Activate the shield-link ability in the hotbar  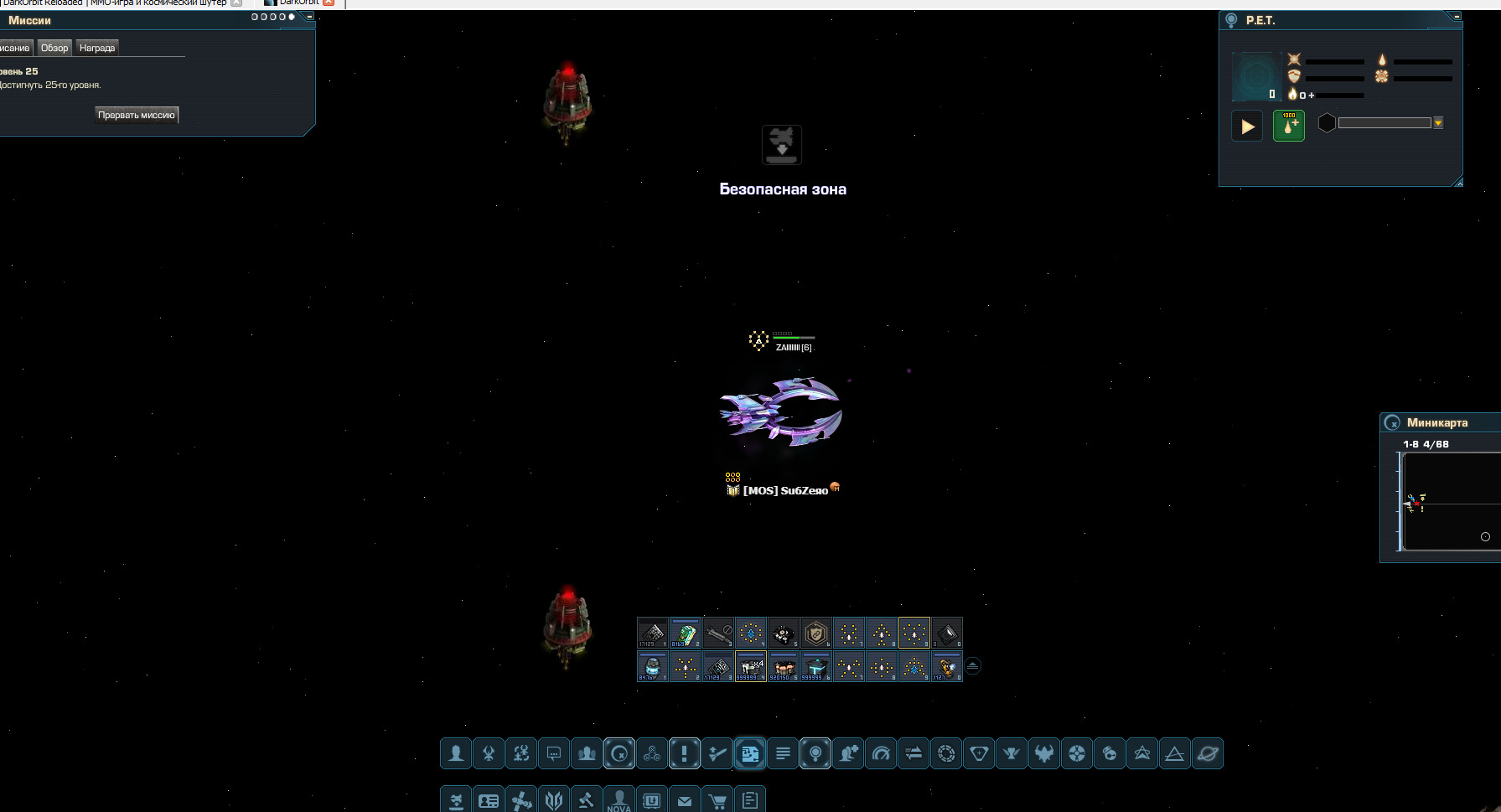coord(815,634)
